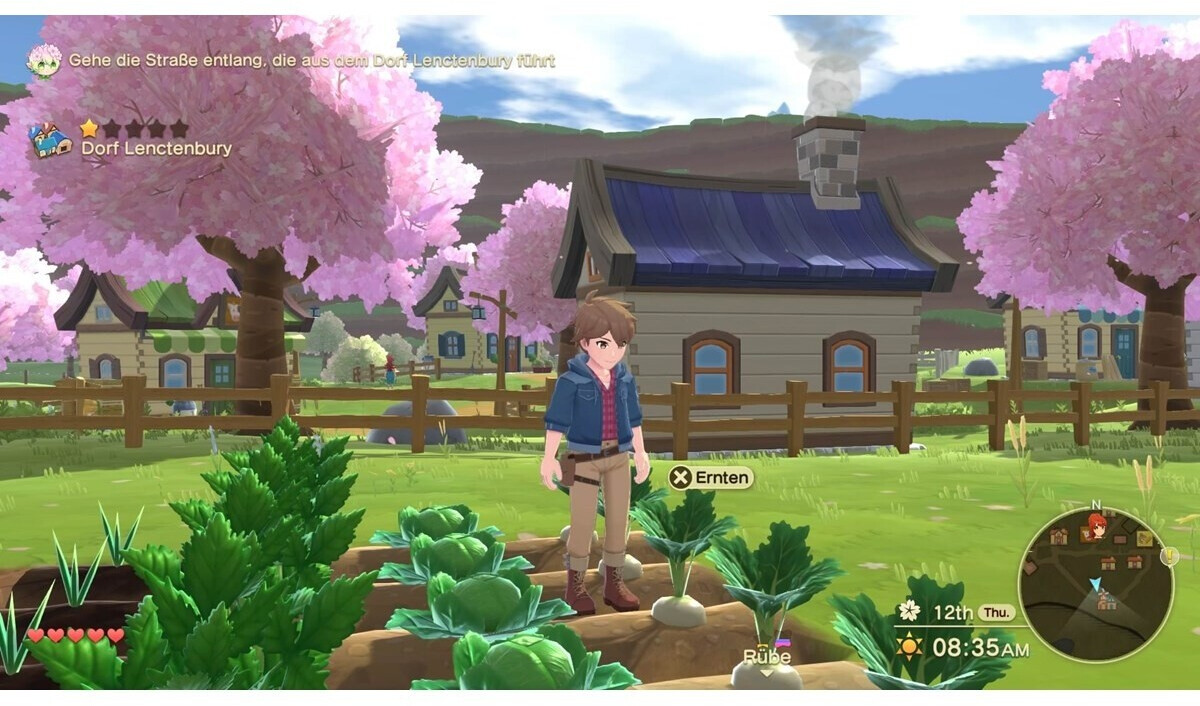The width and height of the screenshot is (1200, 706).
Task: Select the windmill farm marker on minimap
Action: (x=1106, y=601)
